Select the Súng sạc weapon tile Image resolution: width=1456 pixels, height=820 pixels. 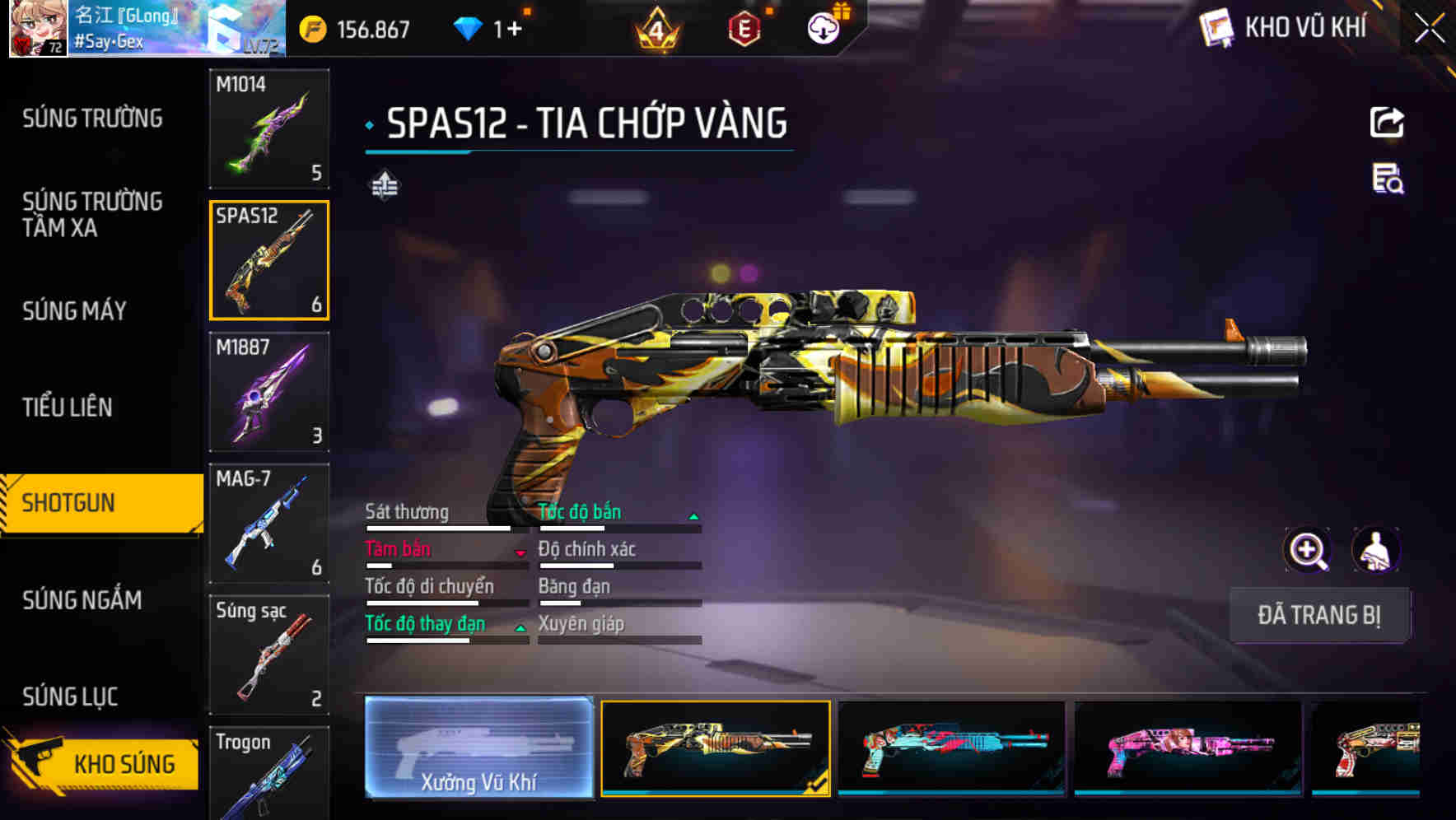click(x=269, y=655)
